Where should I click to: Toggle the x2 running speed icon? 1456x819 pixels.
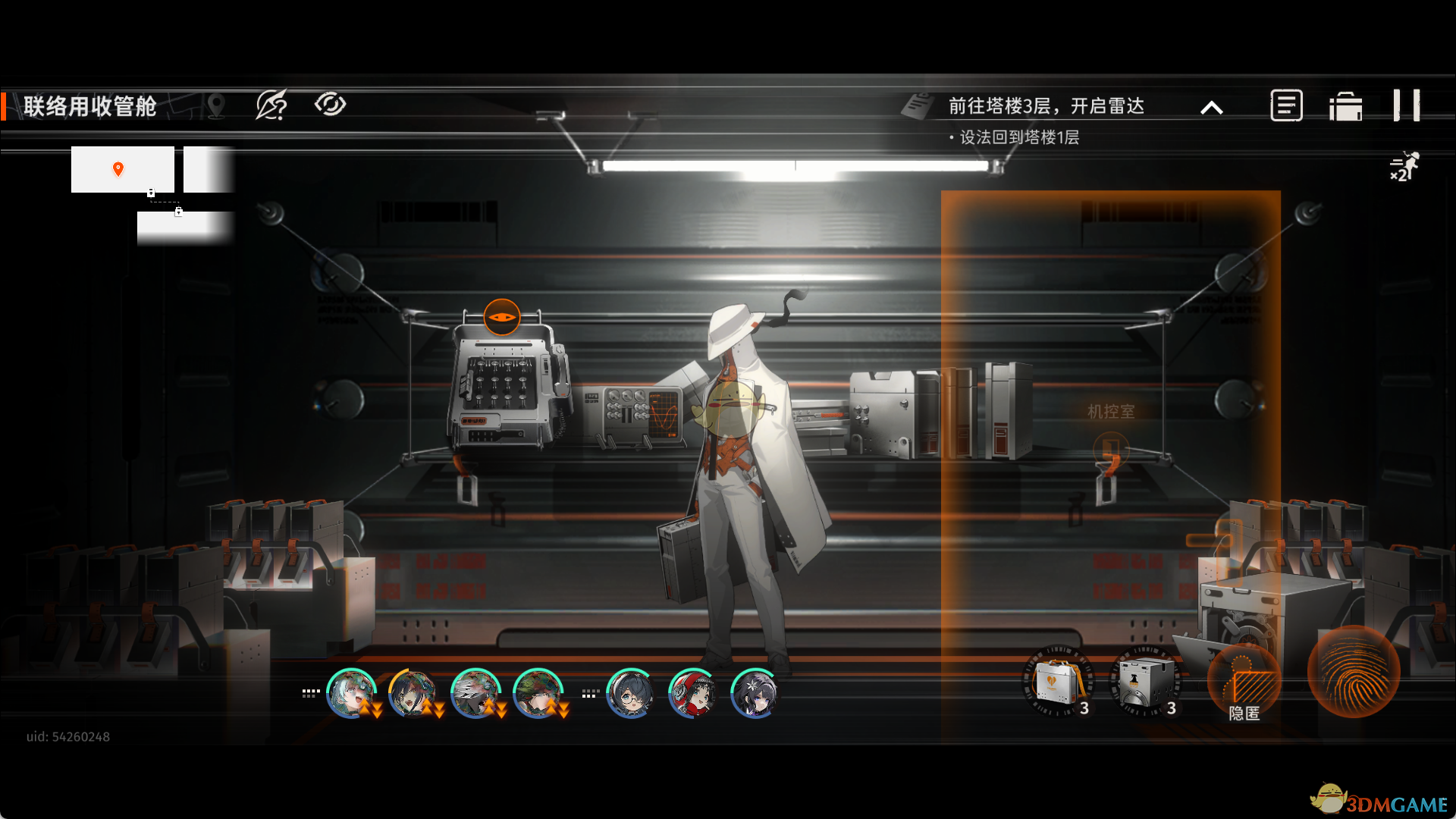(1404, 166)
